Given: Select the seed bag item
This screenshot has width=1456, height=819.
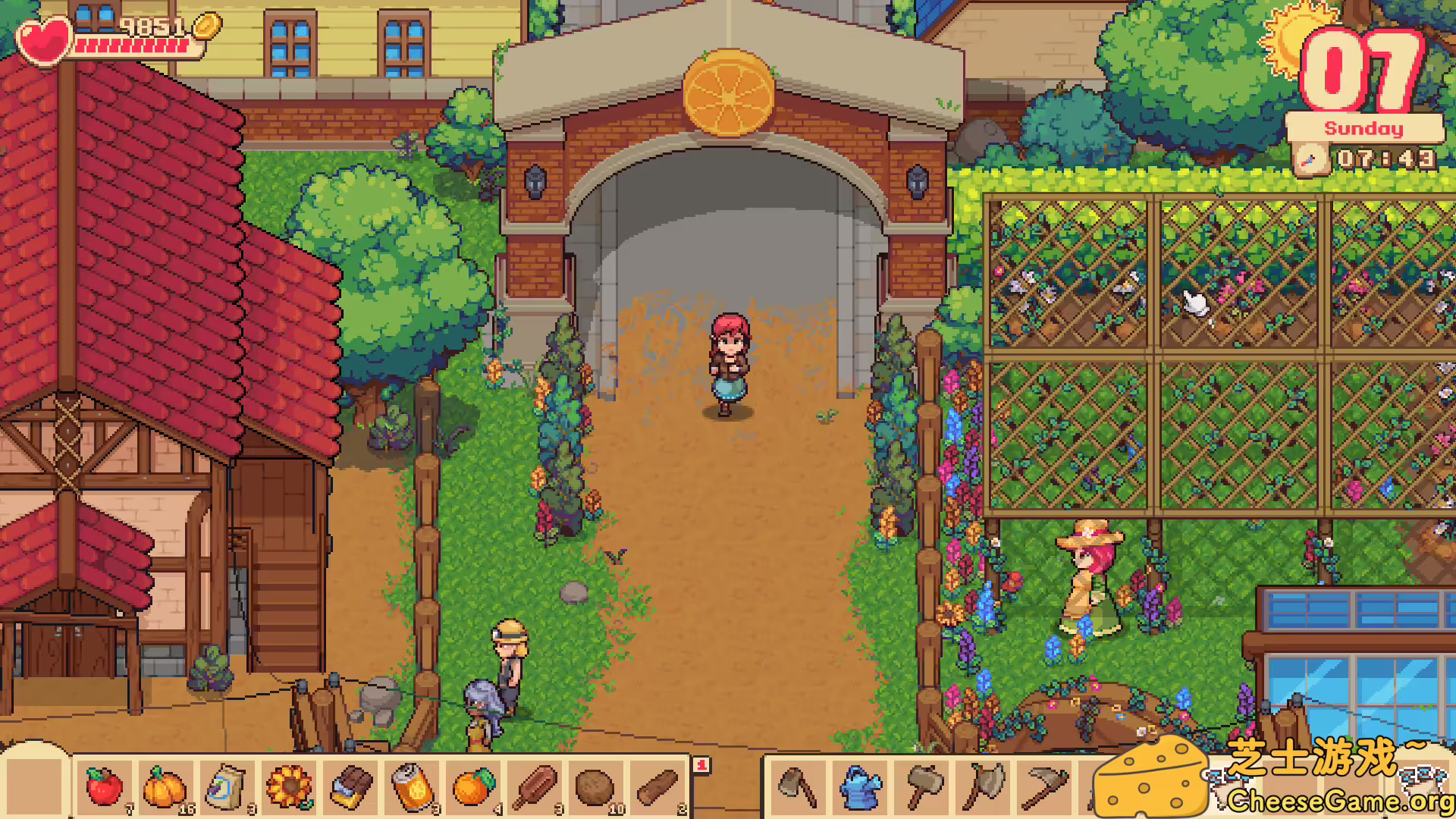Looking at the screenshot, I should point(227,786).
